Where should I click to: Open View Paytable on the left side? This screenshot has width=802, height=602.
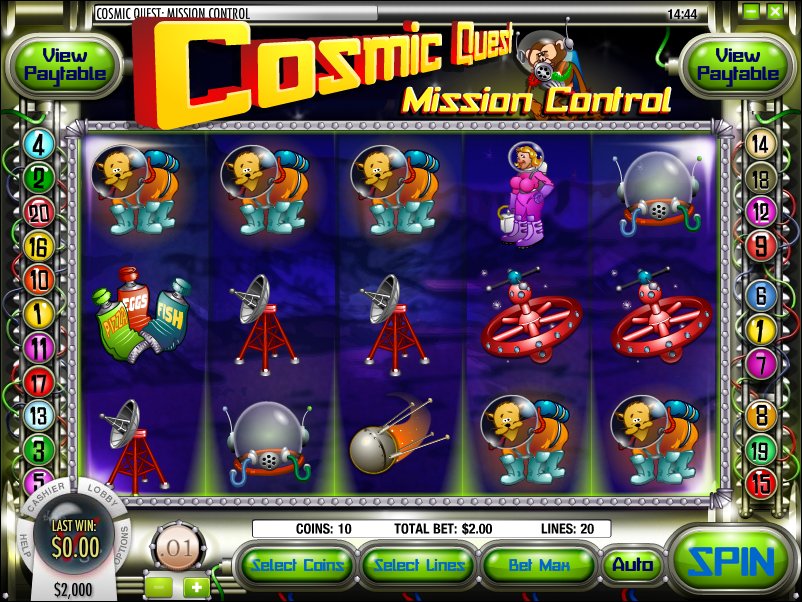click(64, 65)
